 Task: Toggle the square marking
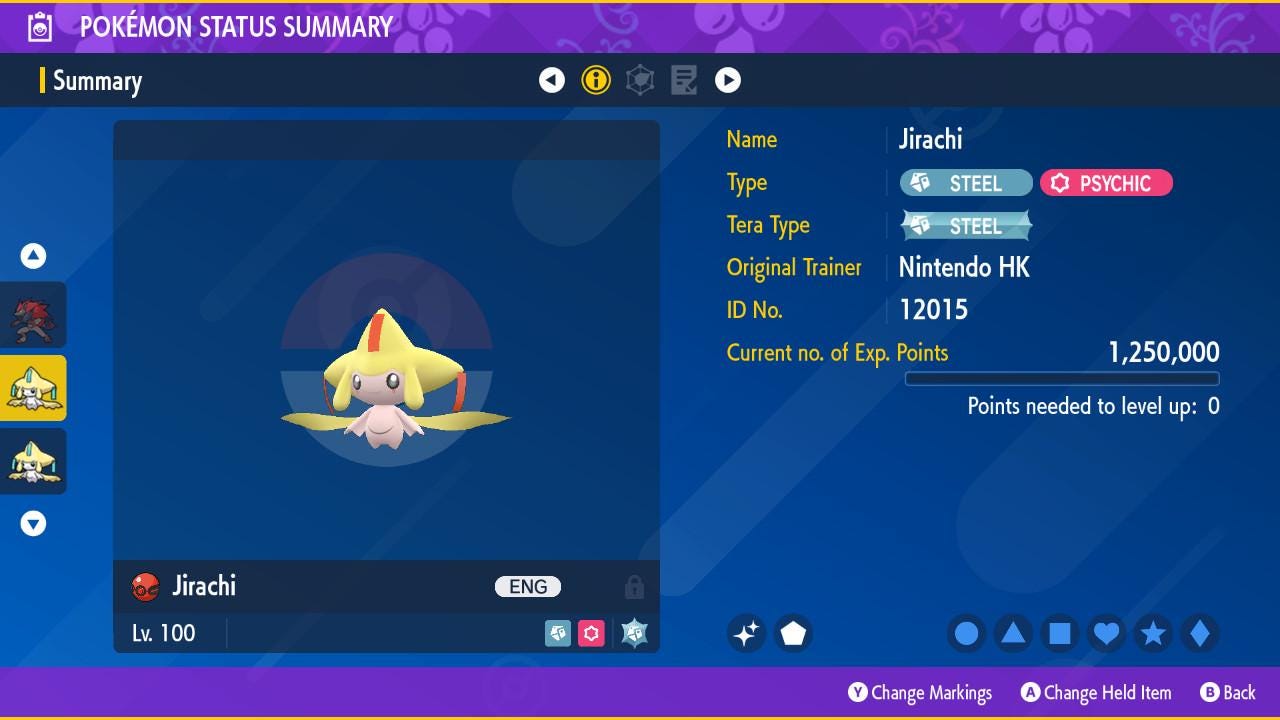1060,633
